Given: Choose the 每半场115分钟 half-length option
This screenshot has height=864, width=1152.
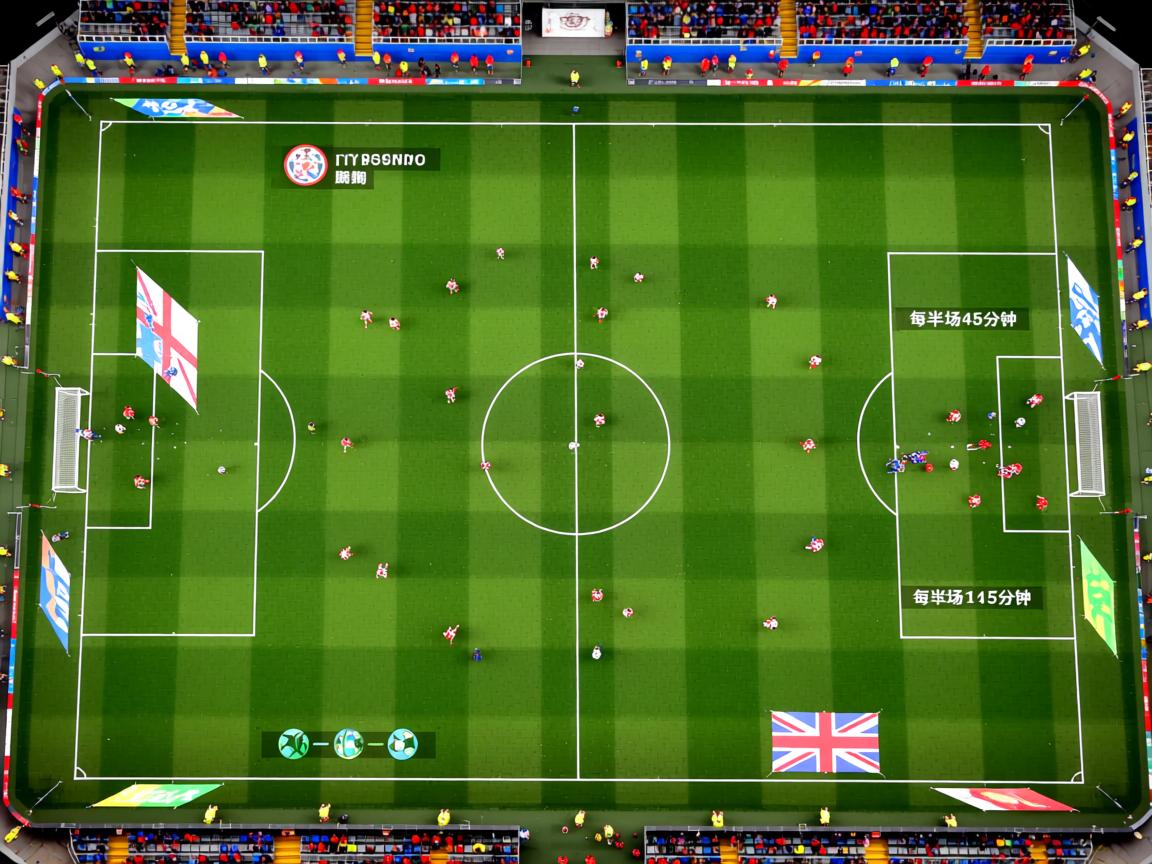Looking at the screenshot, I should pyautogui.click(x=971, y=598).
